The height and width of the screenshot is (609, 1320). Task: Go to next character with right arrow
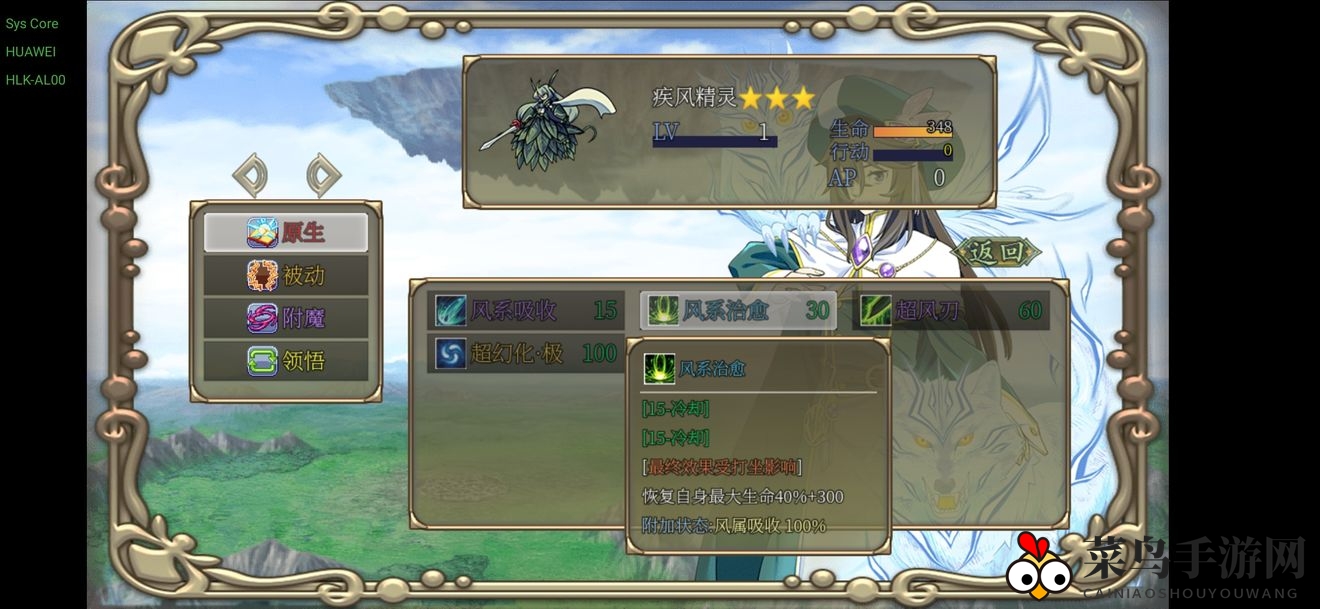(x=323, y=176)
